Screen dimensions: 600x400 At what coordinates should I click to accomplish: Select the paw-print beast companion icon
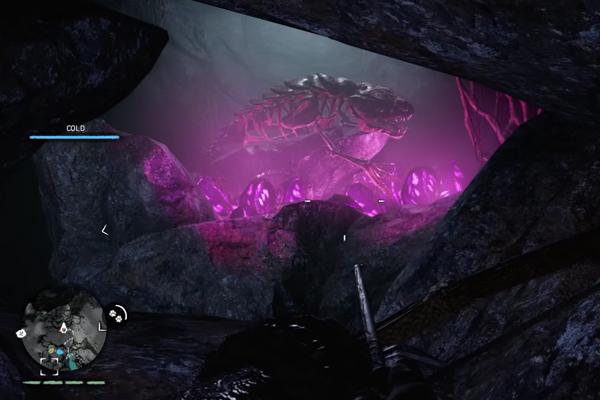tap(117, 313)
